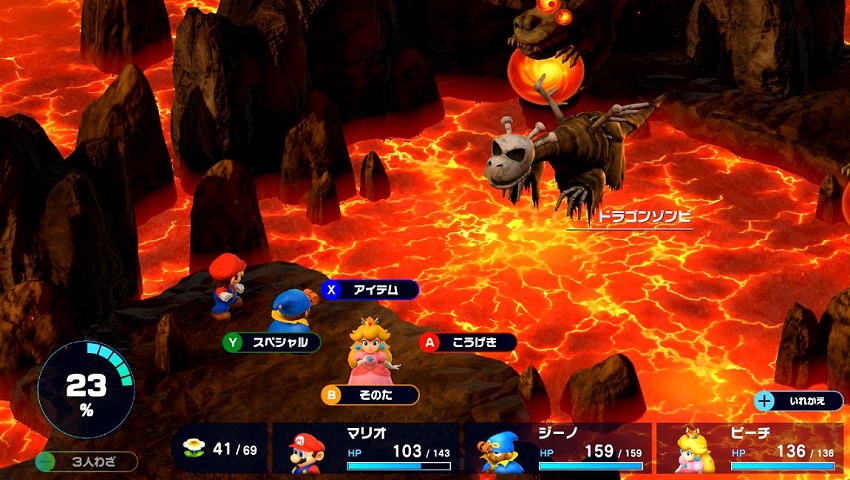Choose the アイテム (Item) command
The width and height of the screenshot is (850, 480).
click(x=369, y=290)
